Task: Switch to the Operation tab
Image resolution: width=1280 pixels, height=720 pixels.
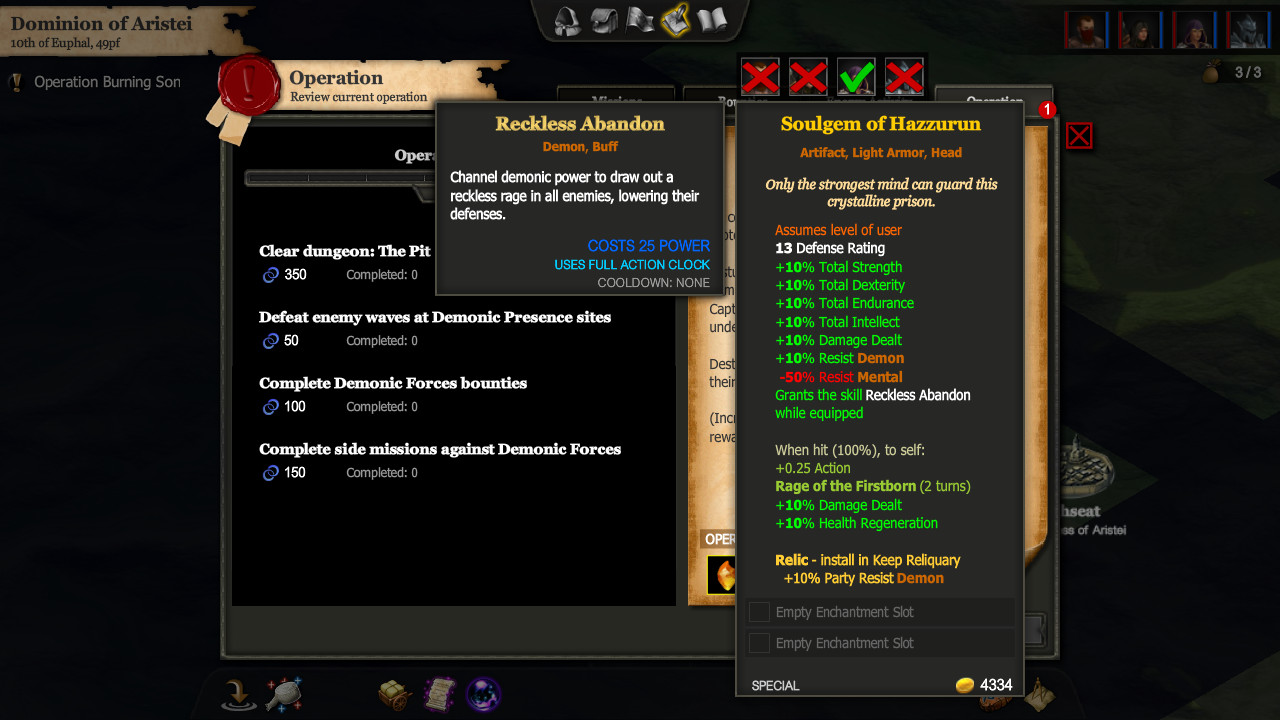Action: pos(993,101)
